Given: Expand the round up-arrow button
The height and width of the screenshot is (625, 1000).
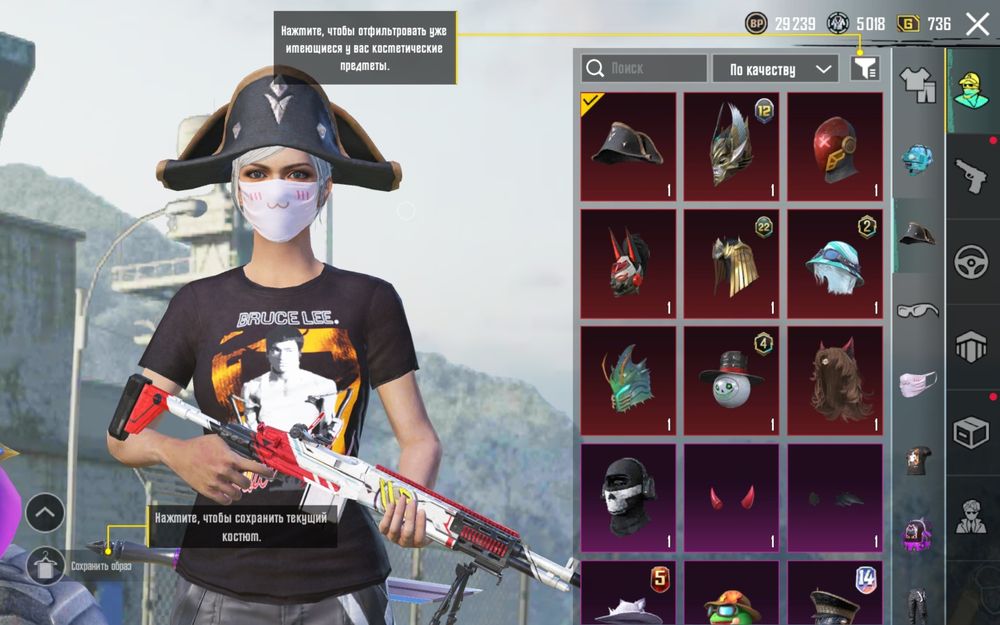Looking at the screenshot, I should pyautogui.click(x=45, y=513).
